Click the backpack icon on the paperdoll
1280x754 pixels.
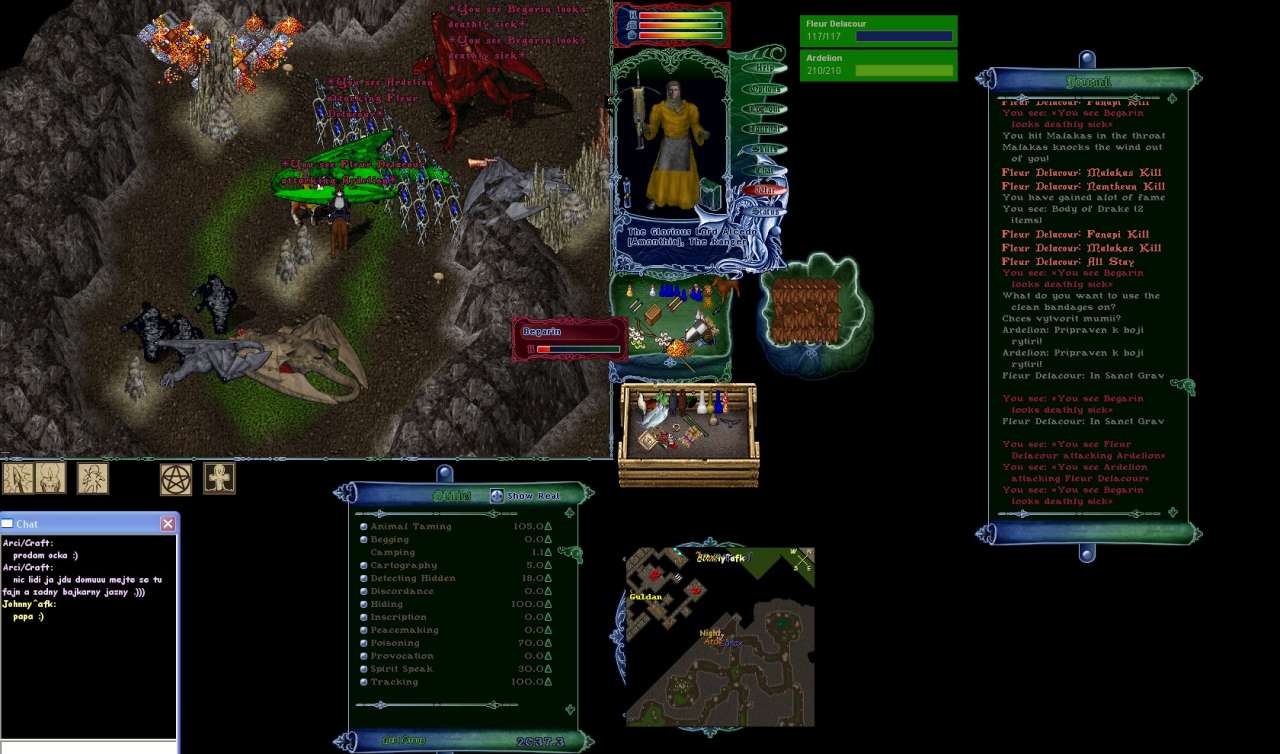coord(711,195)
